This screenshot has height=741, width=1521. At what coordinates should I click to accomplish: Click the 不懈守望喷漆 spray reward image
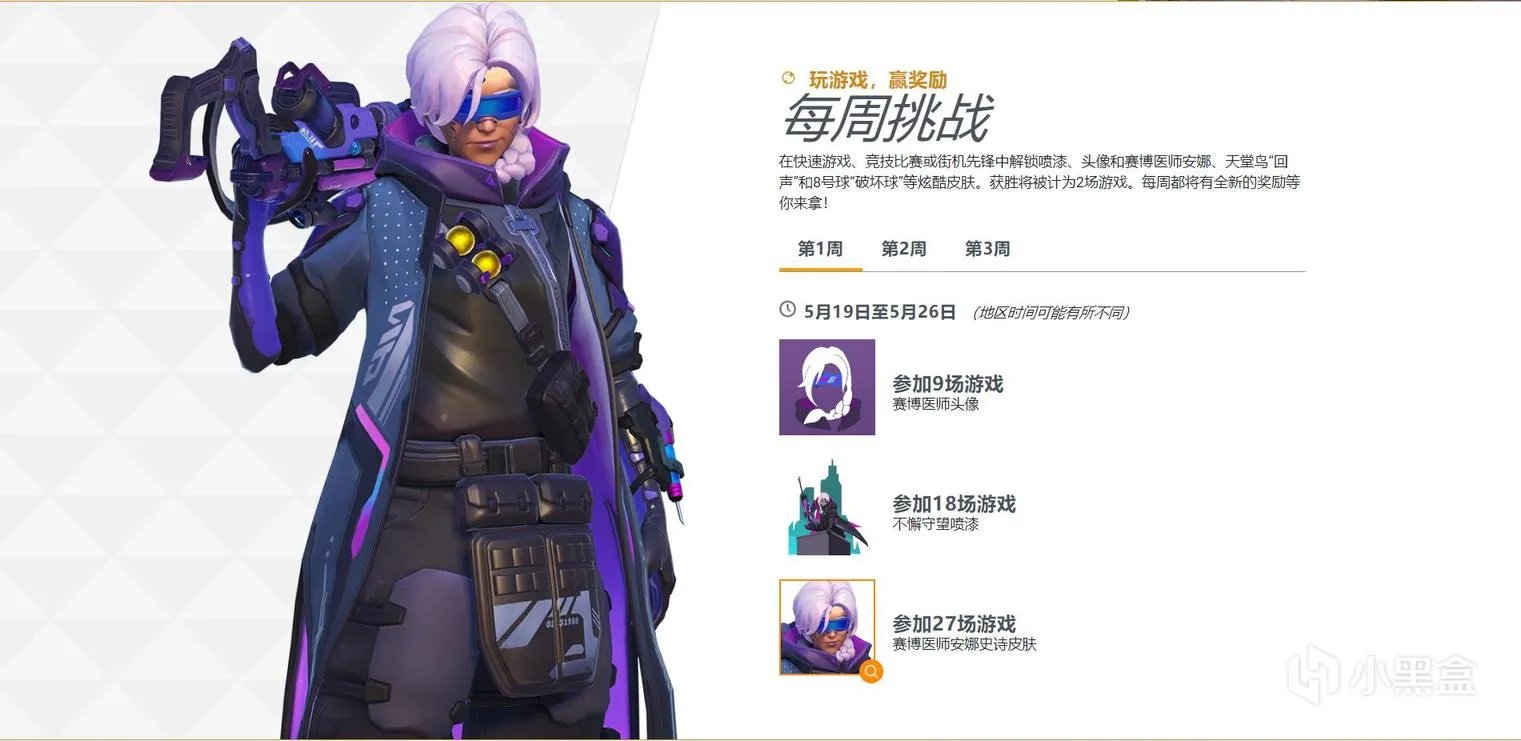tap(826, 508)
